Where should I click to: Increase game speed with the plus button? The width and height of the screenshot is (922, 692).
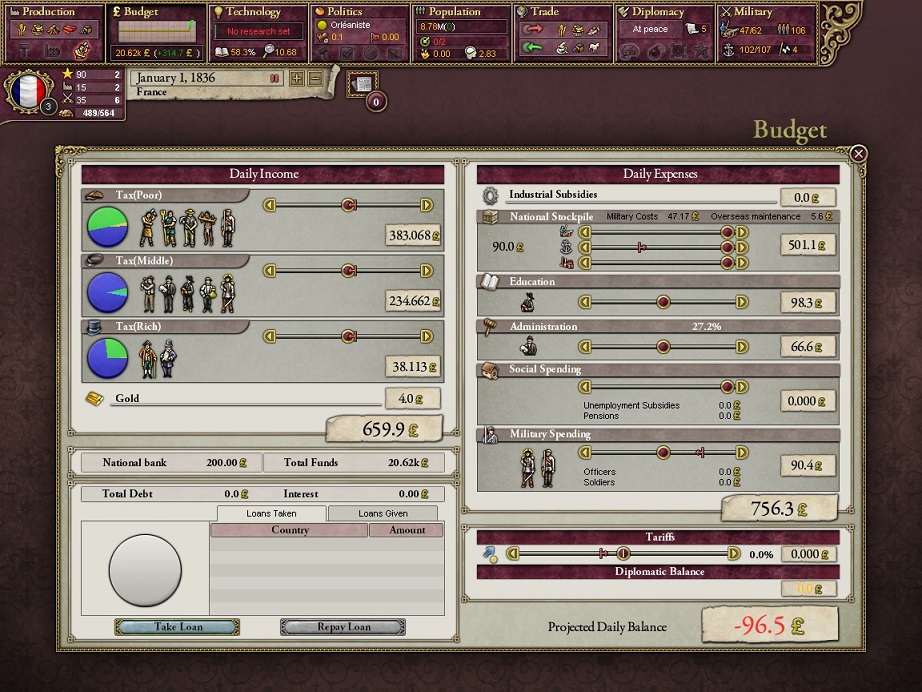click(296, 78)
